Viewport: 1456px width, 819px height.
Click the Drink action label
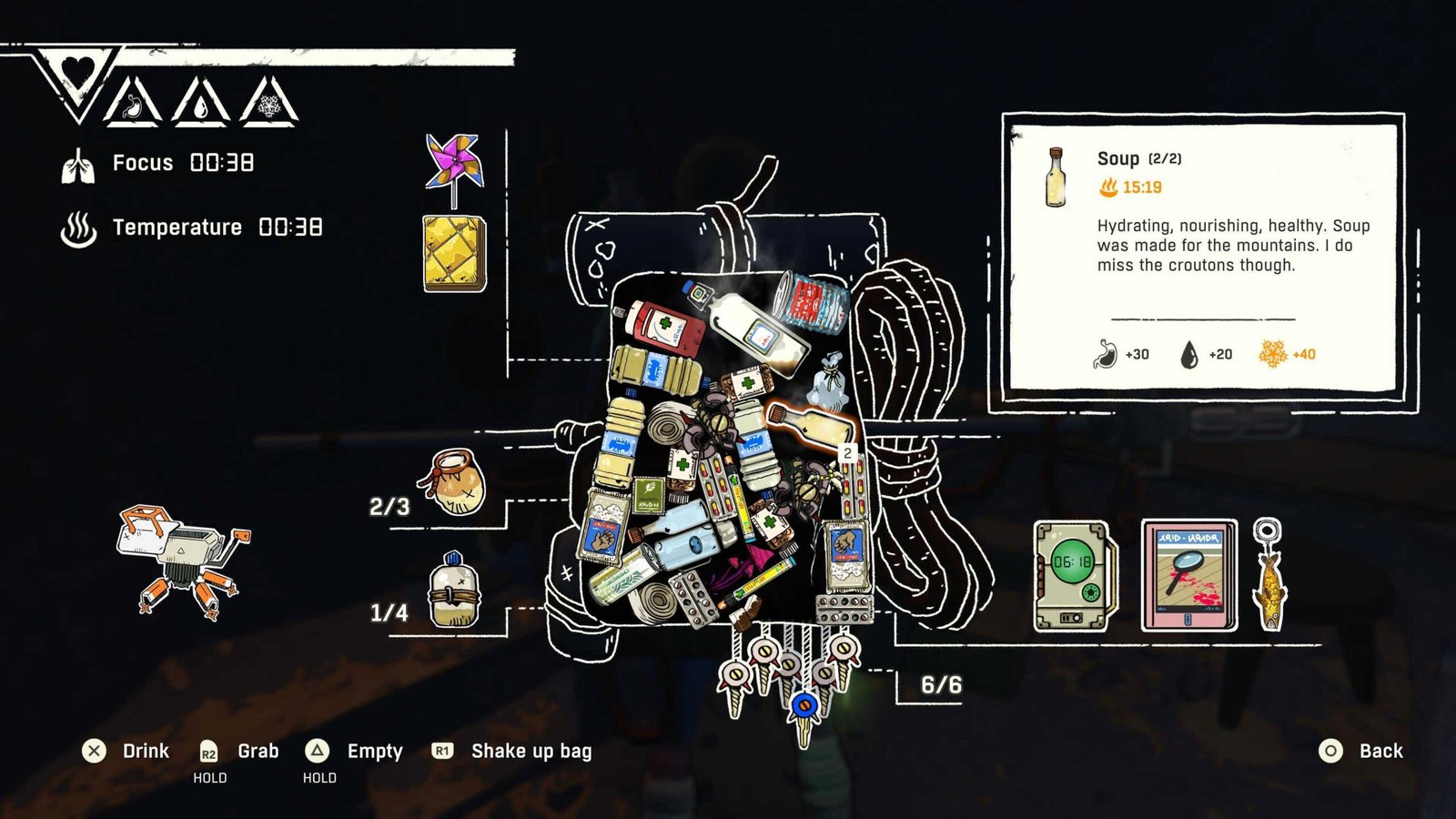[x=146, y=751]
